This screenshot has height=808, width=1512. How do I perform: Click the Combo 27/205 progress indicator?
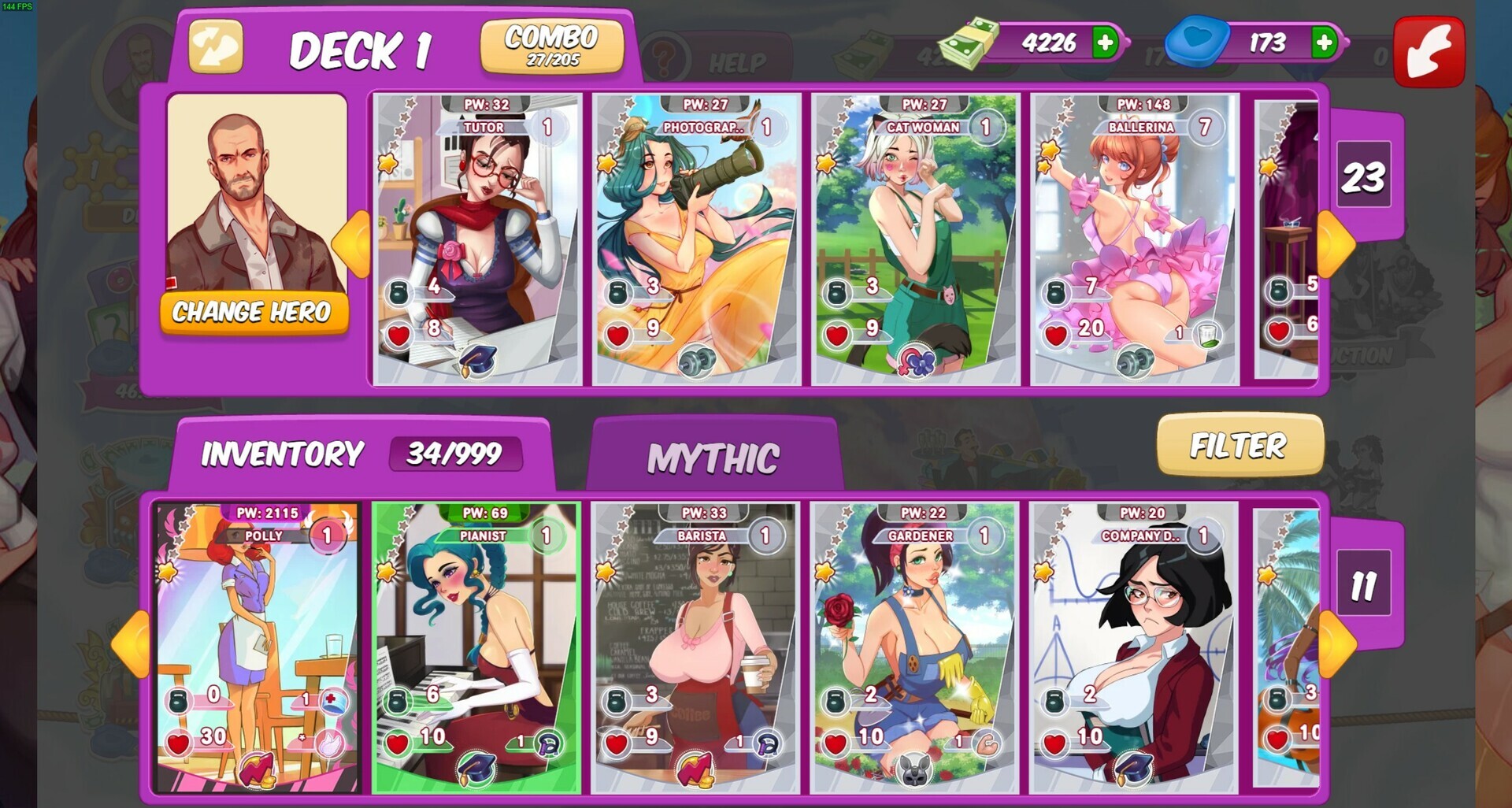[x=552, y=46]
